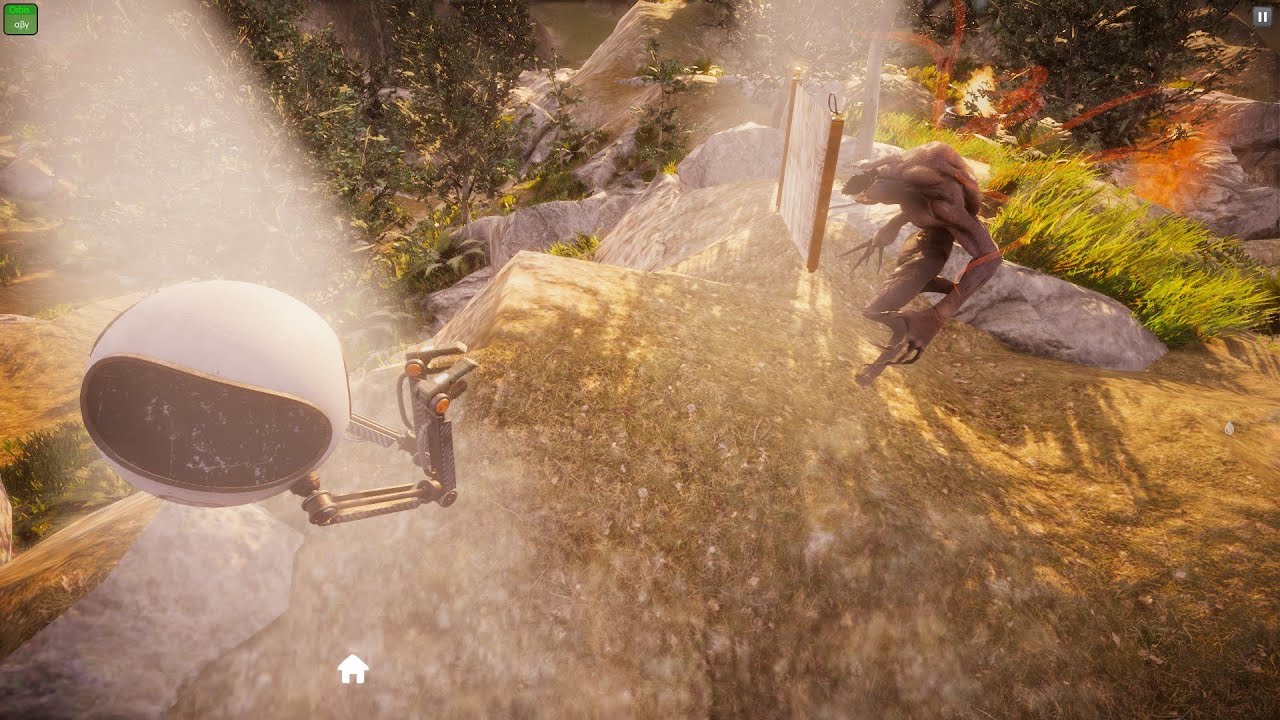Open the green Orbis αβγ badge

point(21,19)
